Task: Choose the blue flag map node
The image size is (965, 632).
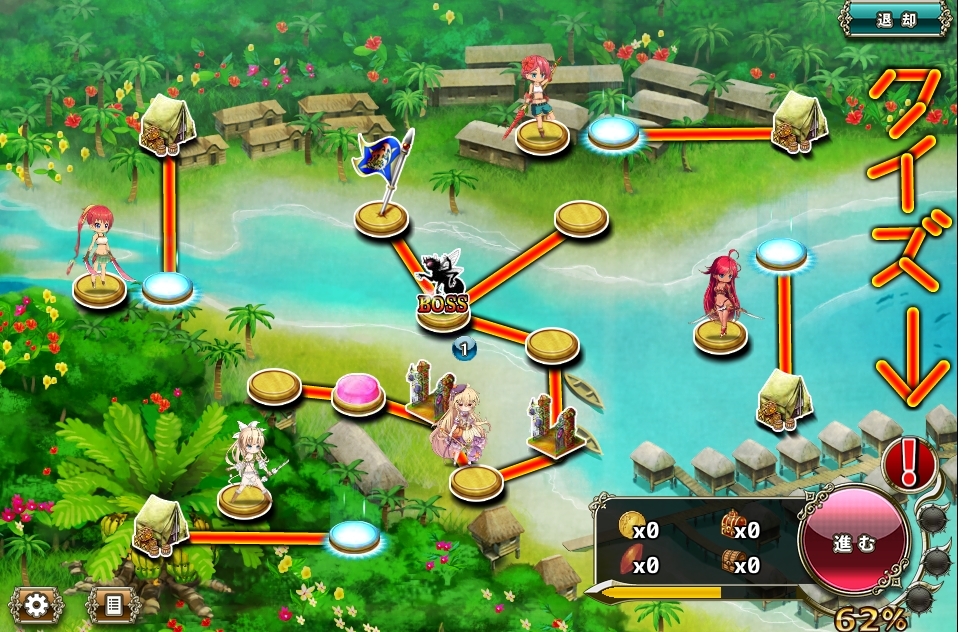Action: pos(381,215)
